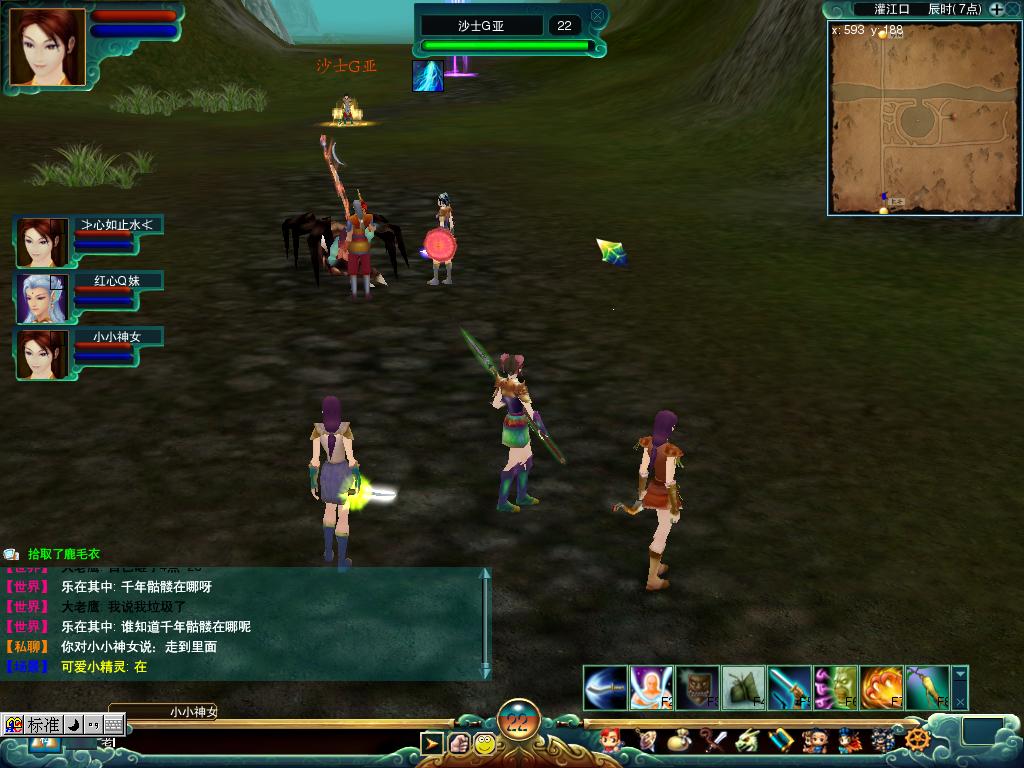This screenshot has width=1024, height=768.
Task: Use the white-haired sage skill
Action: 651,688
